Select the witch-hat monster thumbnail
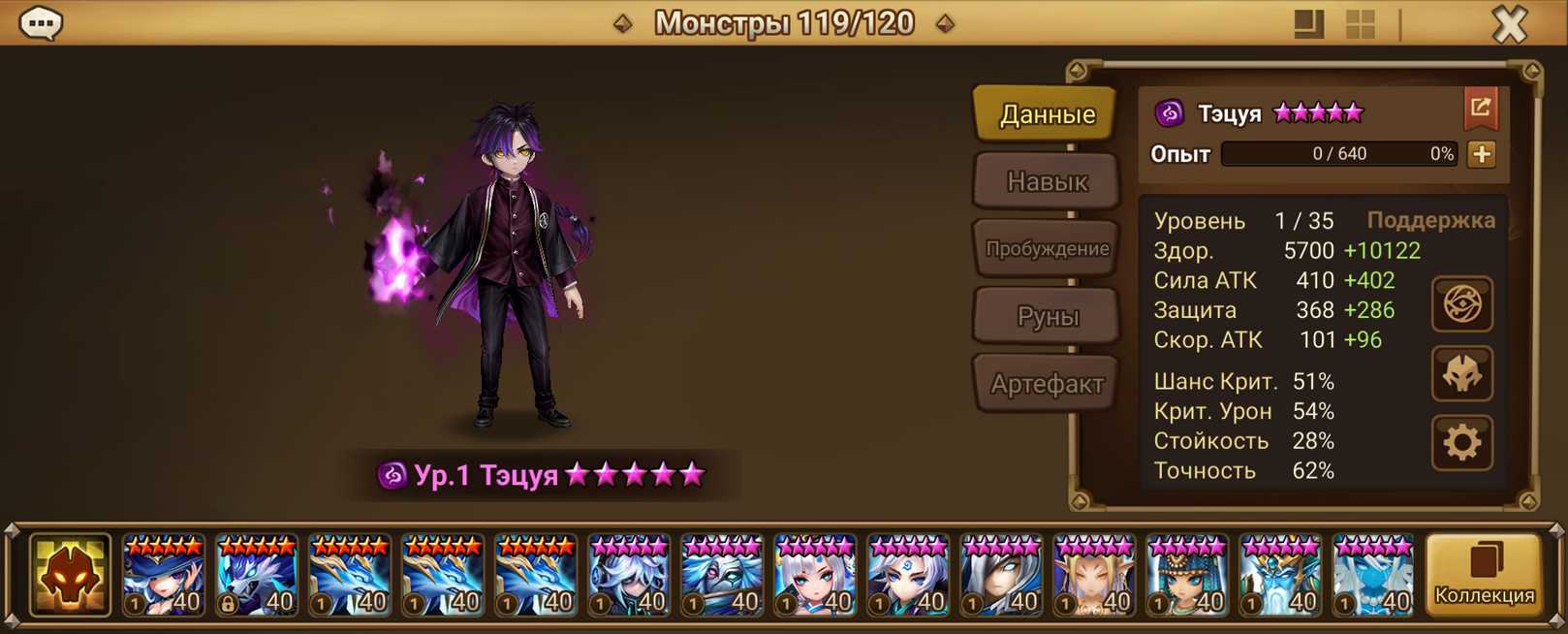Image resolution: width=1568 pixels, height=634 pixels. point(163,576)
